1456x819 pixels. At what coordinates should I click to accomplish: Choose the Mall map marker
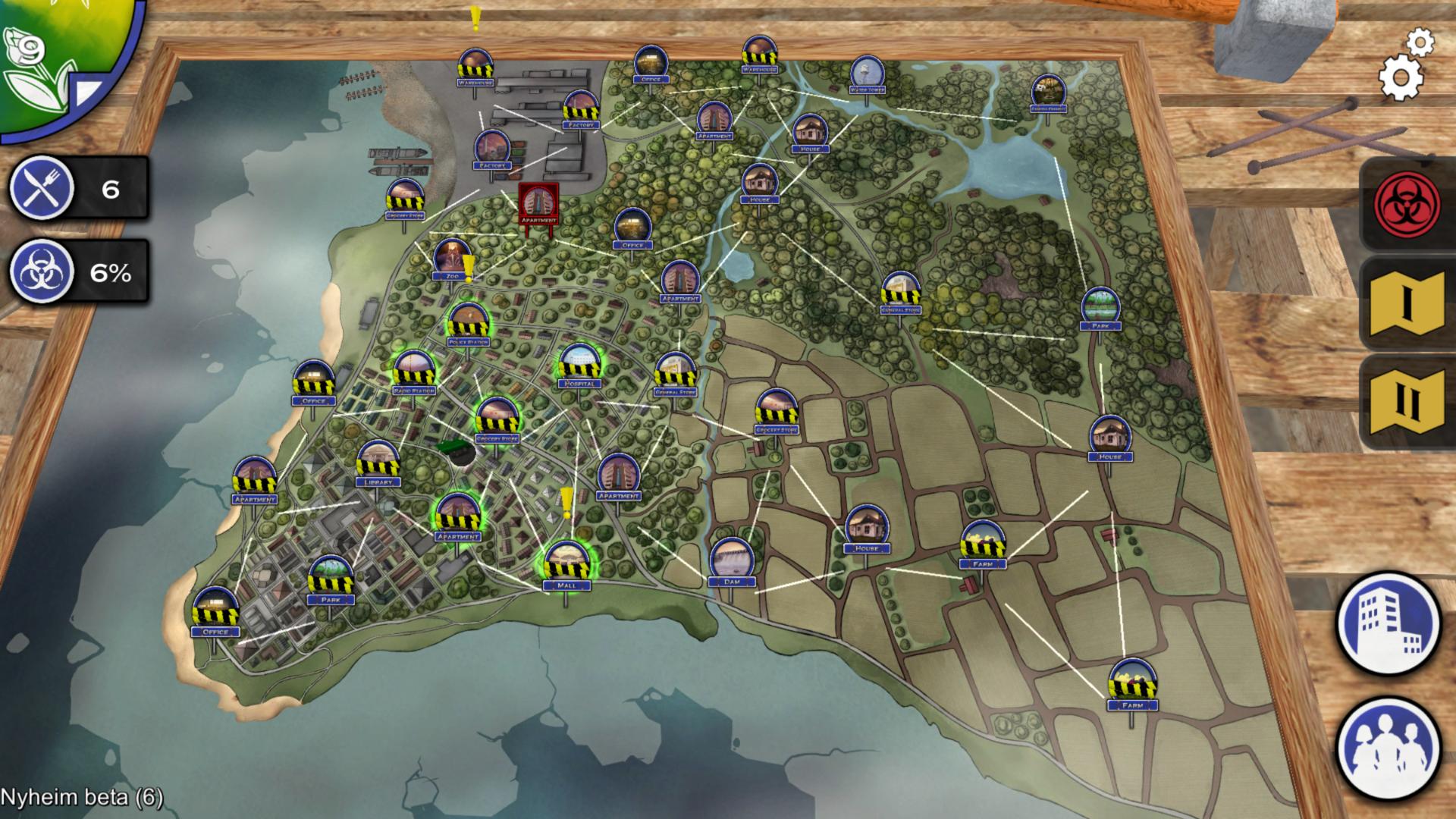[566, 566]
